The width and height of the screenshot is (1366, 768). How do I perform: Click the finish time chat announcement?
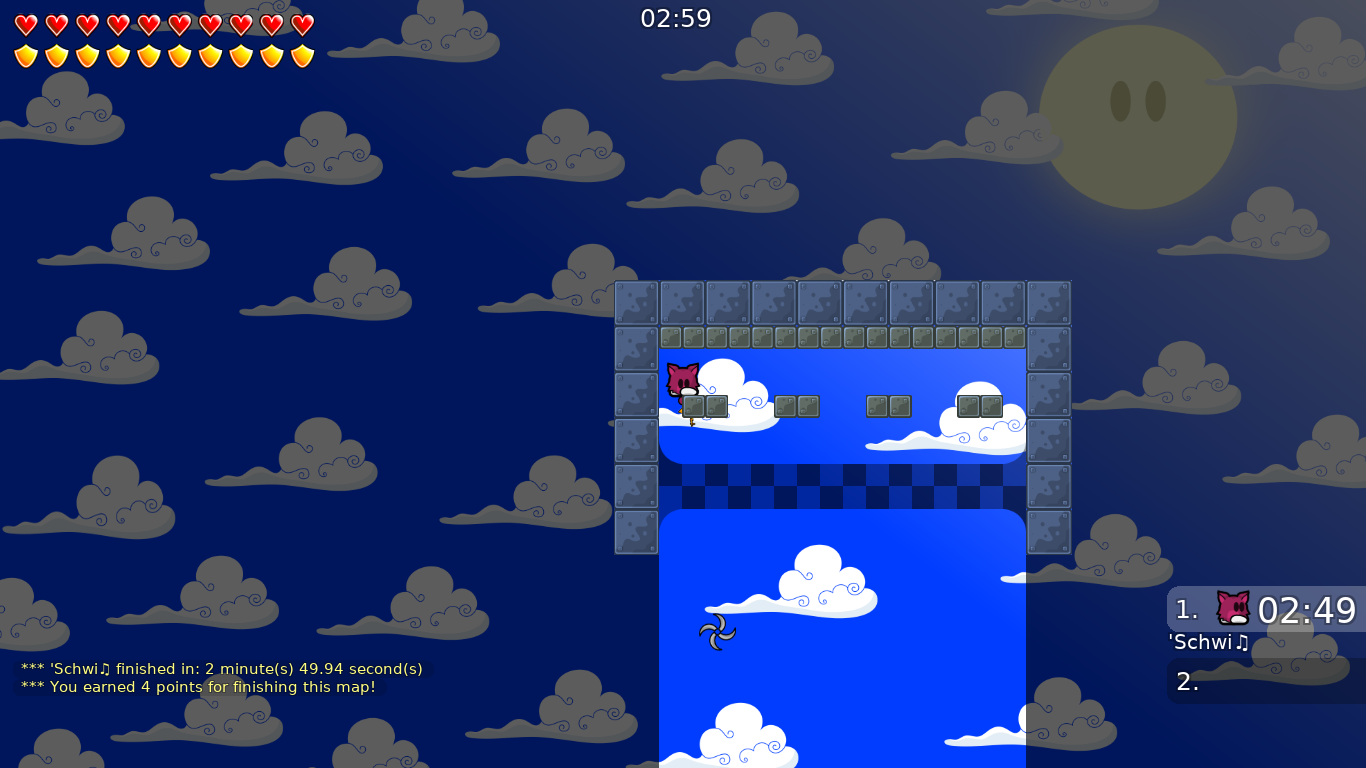pyautogui.click(x=220, y=668)
